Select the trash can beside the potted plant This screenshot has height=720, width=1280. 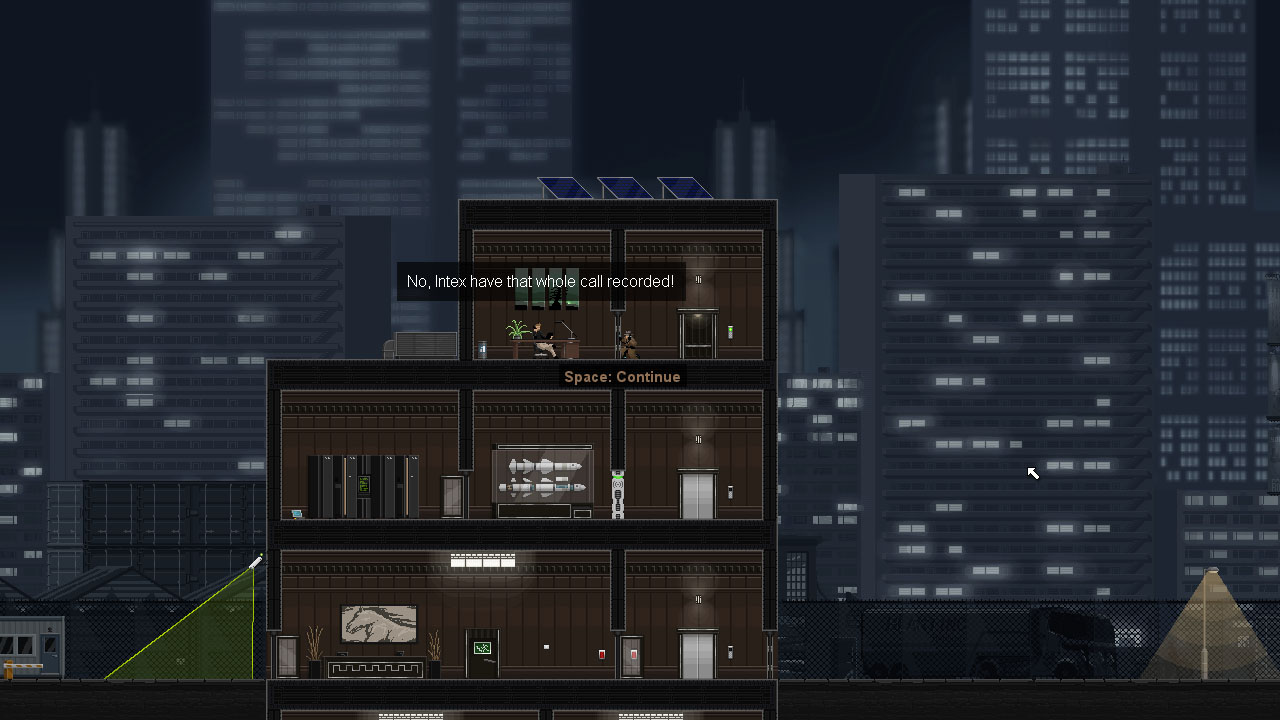[x=482, y=350]
